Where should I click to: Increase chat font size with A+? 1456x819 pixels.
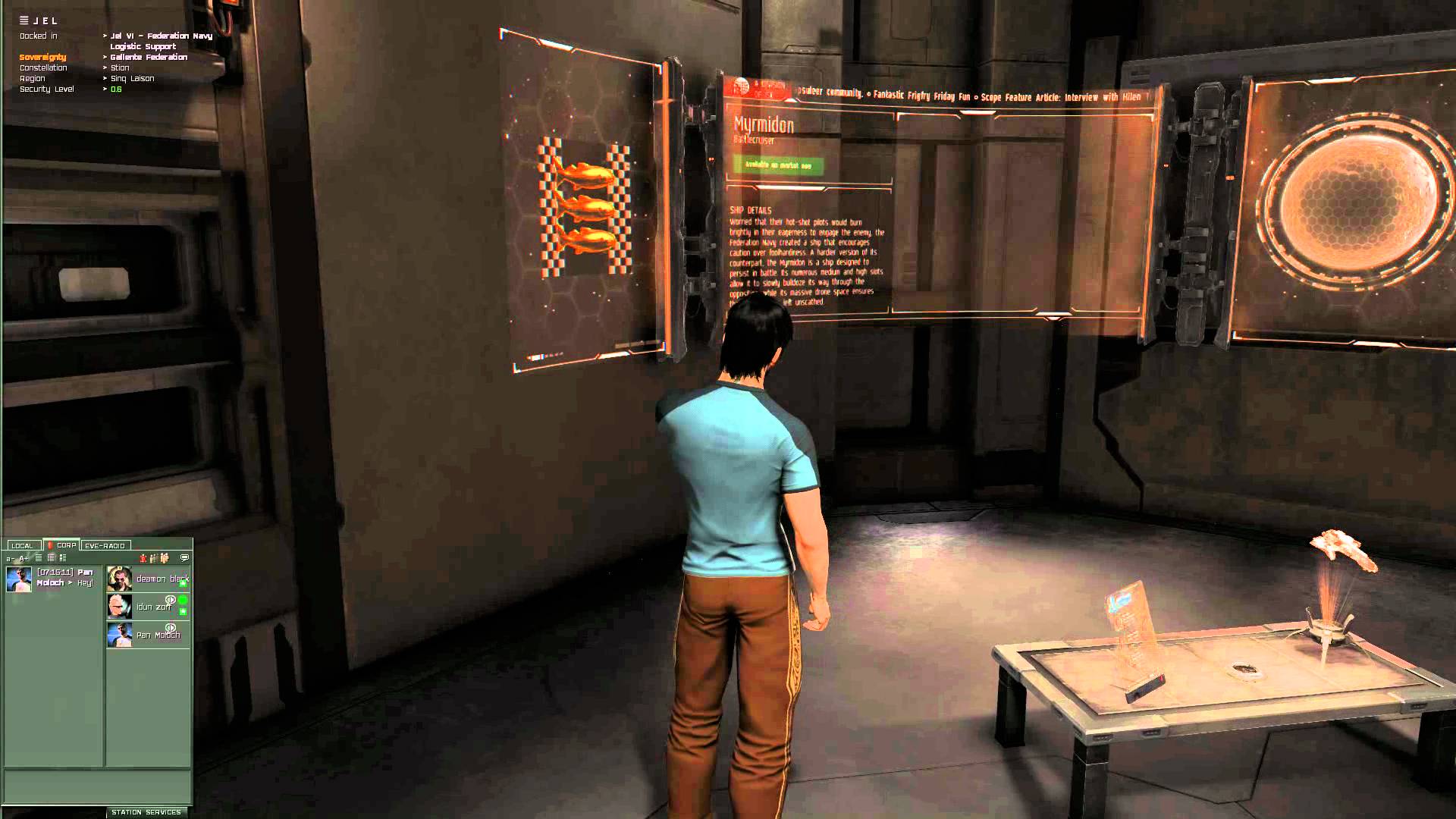point(24,558)
